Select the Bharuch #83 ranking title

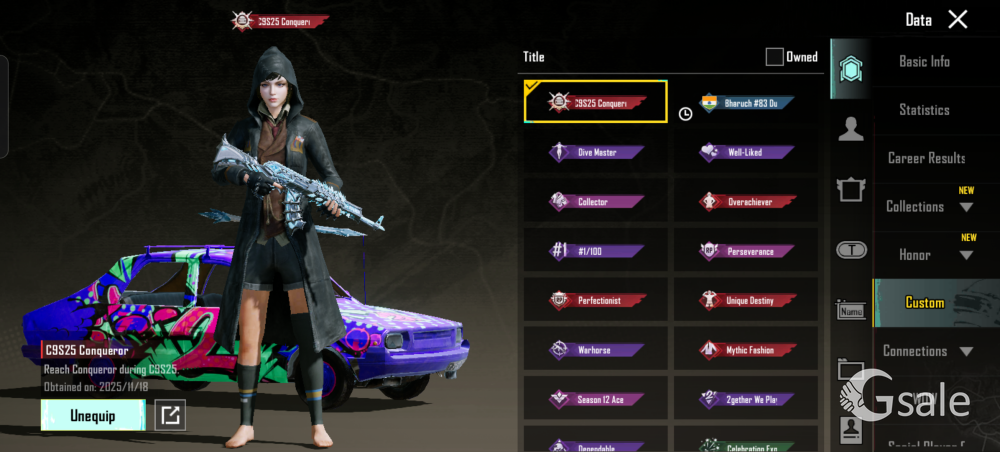coord(746,103)
